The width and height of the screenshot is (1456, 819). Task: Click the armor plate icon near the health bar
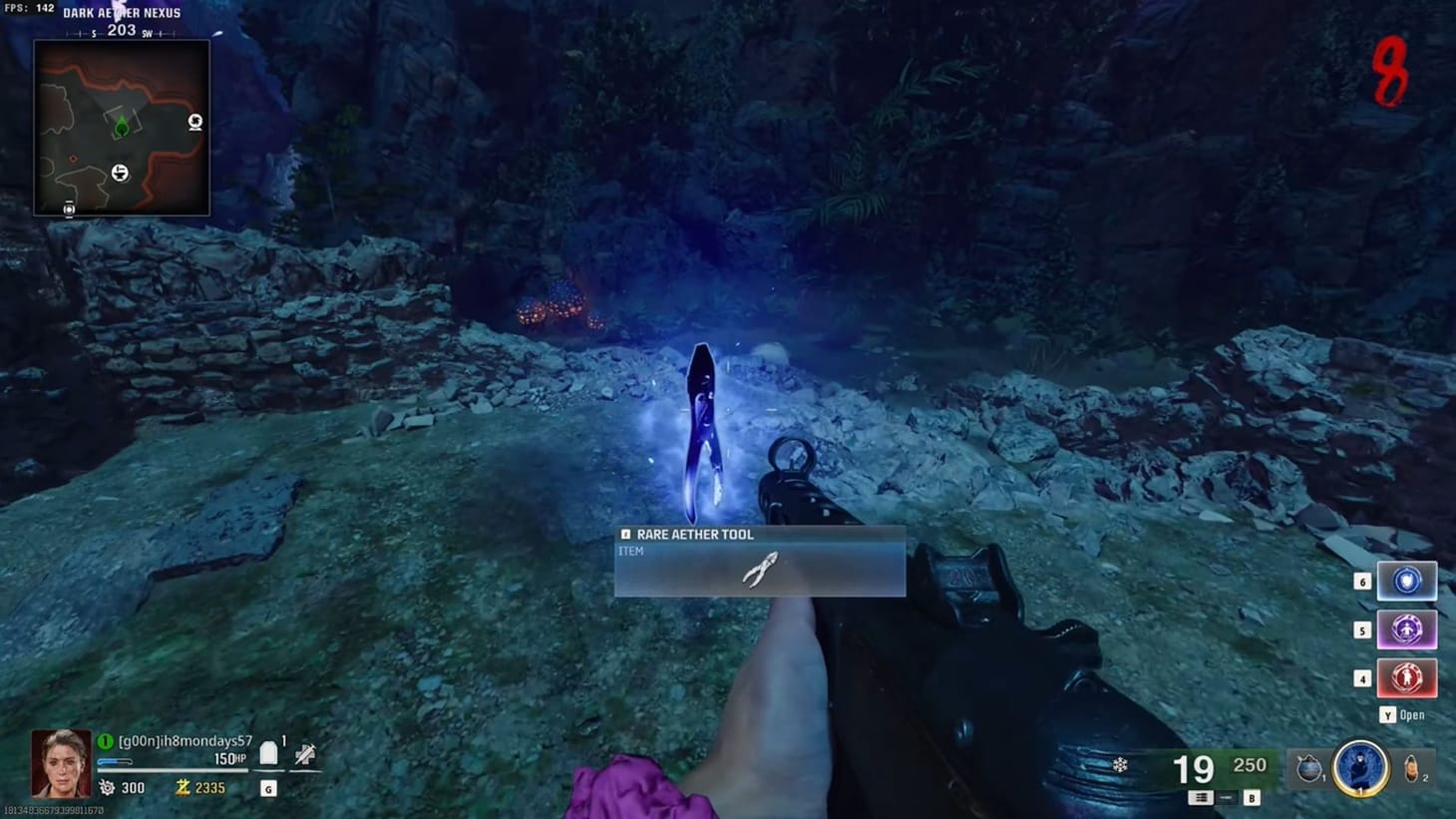click(267, 752)
